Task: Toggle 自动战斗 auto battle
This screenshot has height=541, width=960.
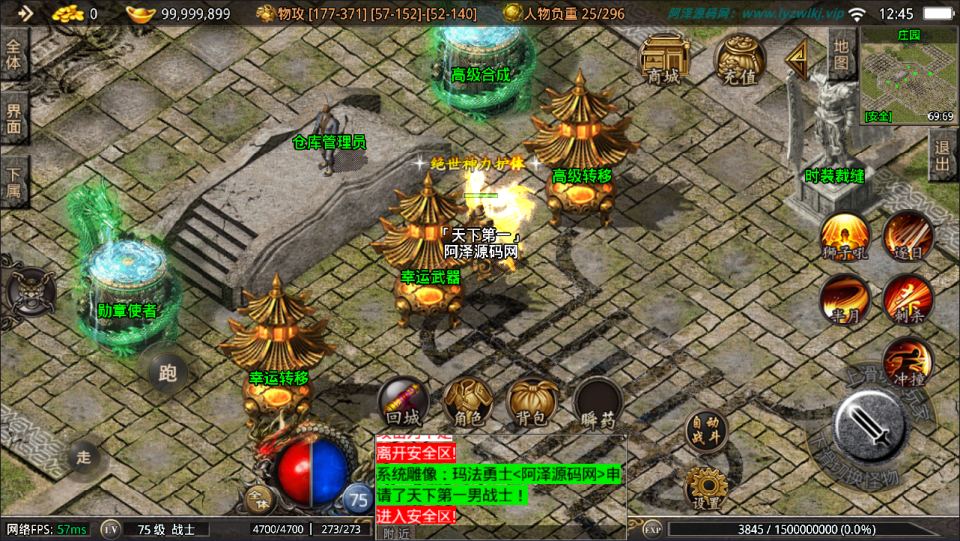Action: point(707,431)
